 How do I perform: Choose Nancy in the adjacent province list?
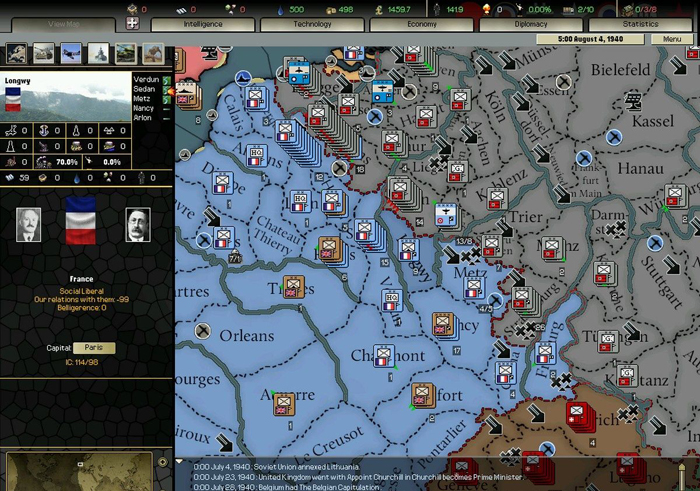point(144,108)
